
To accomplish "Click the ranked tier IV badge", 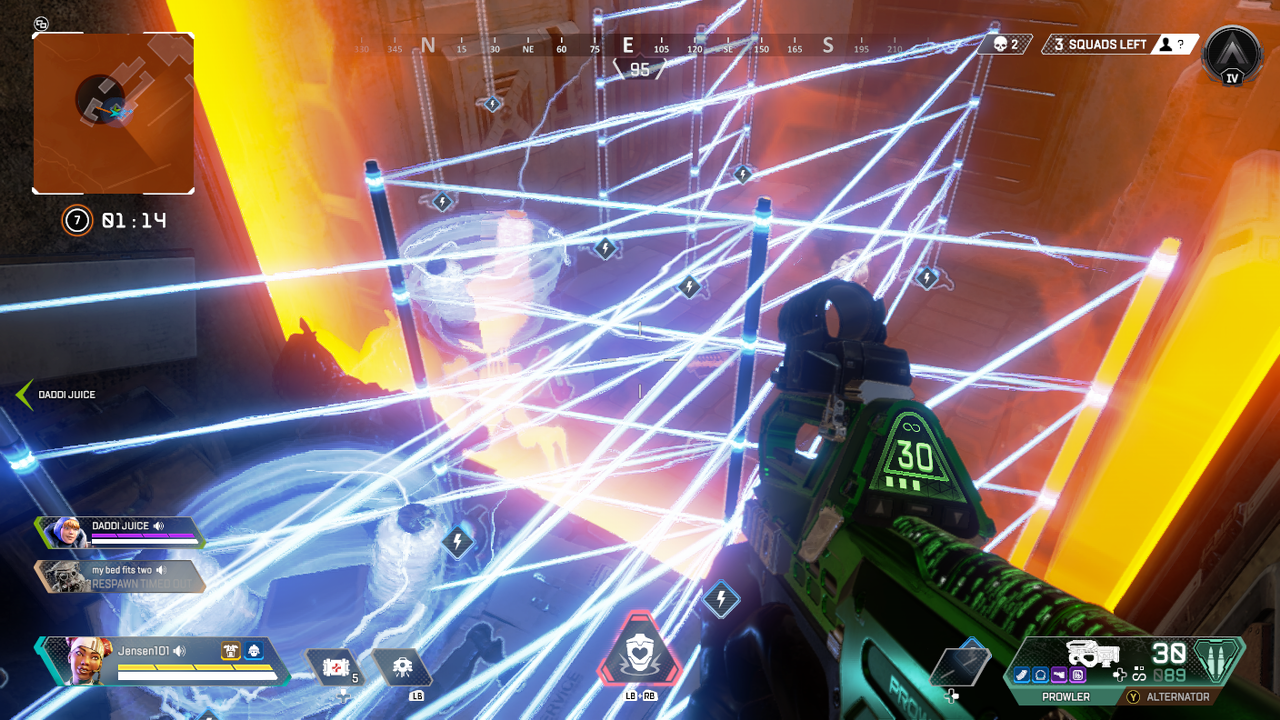I will (1232, 56).
